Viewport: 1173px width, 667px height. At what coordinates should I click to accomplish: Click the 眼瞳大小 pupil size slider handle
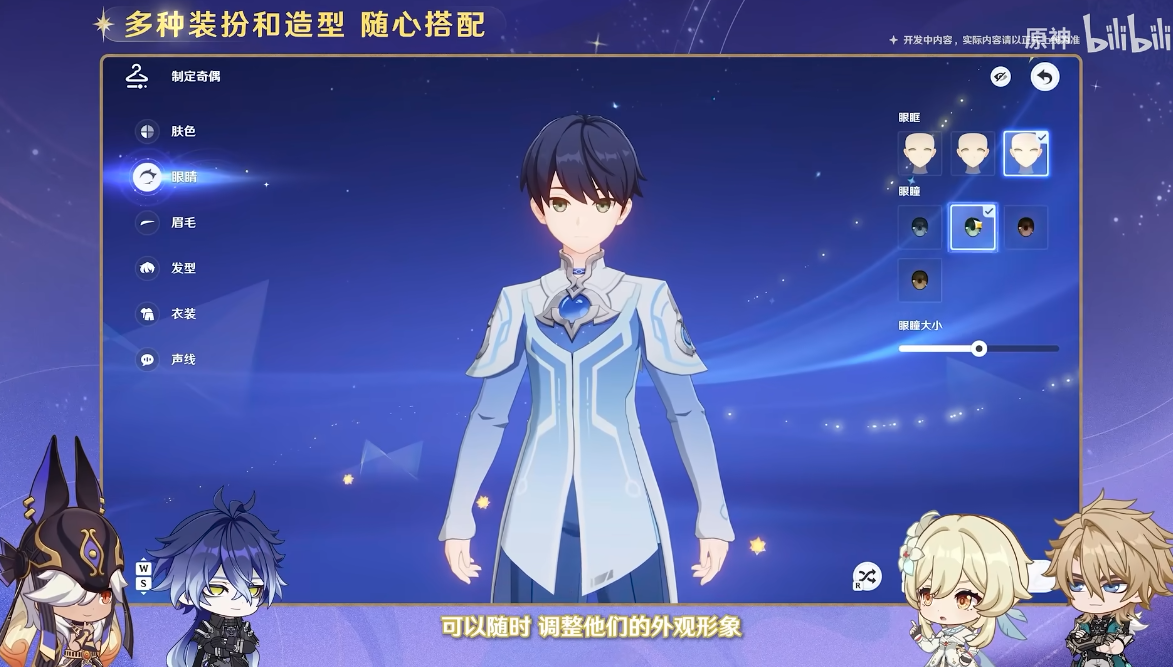coord(980,348)
